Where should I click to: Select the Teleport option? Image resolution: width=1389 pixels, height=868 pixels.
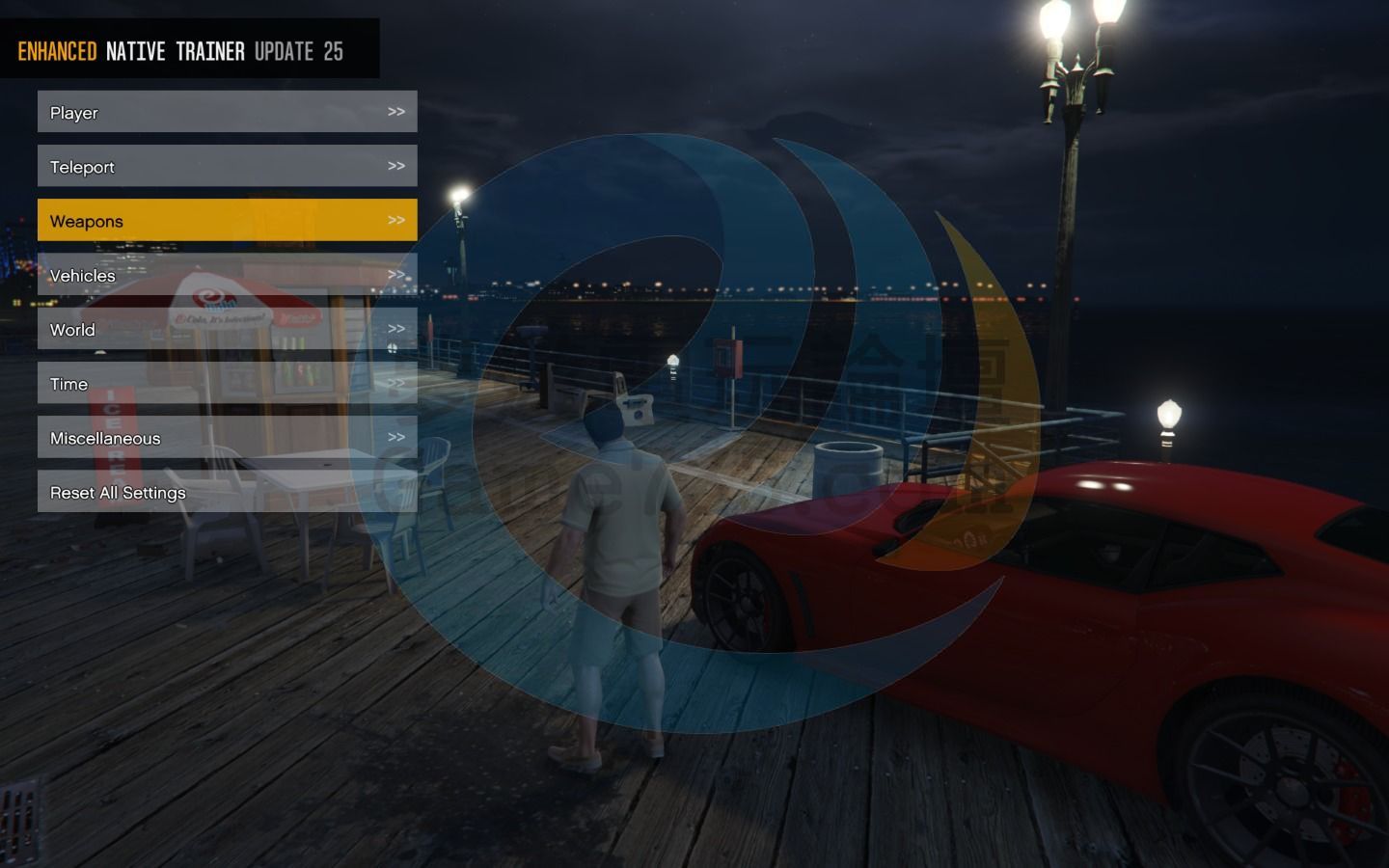point(227,166)
